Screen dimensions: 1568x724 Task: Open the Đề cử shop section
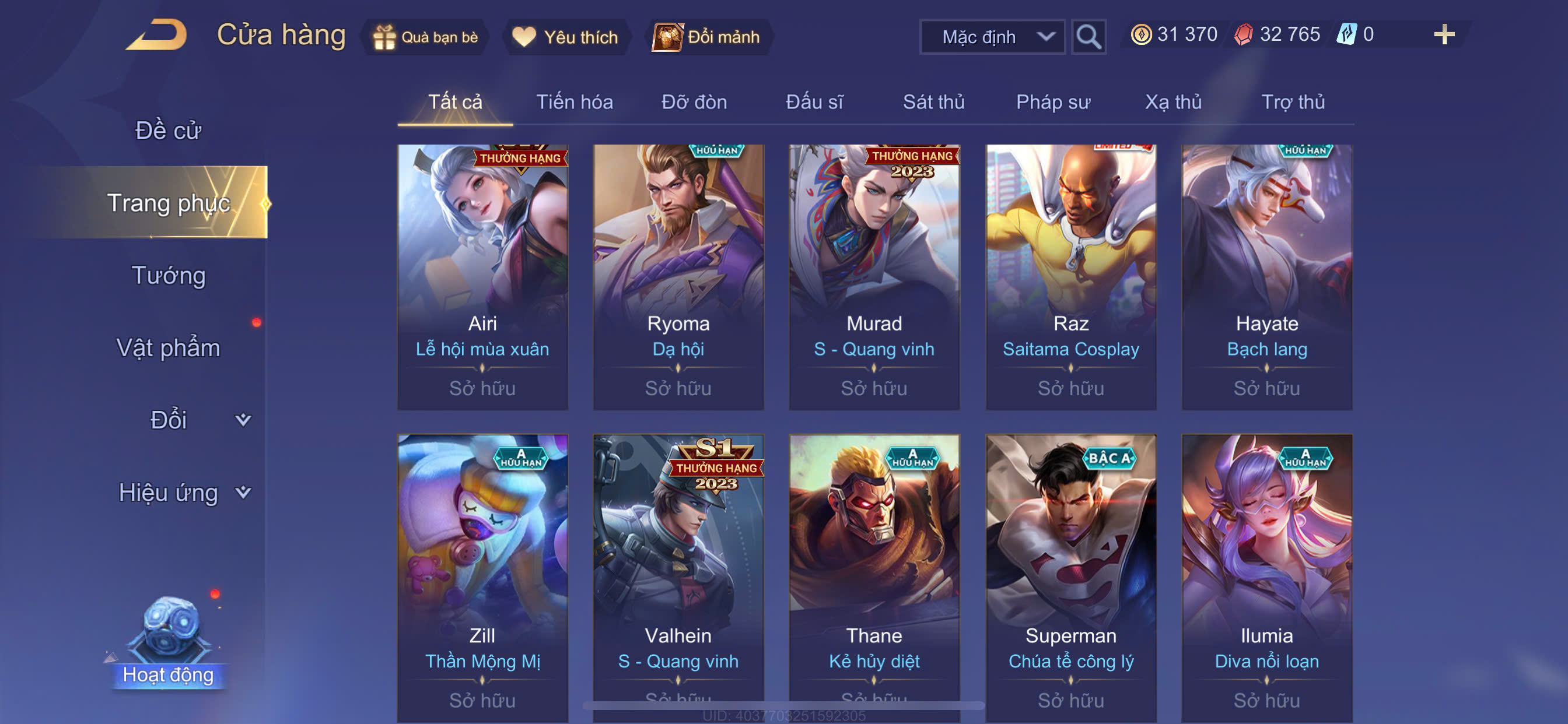tap(167, 130)
